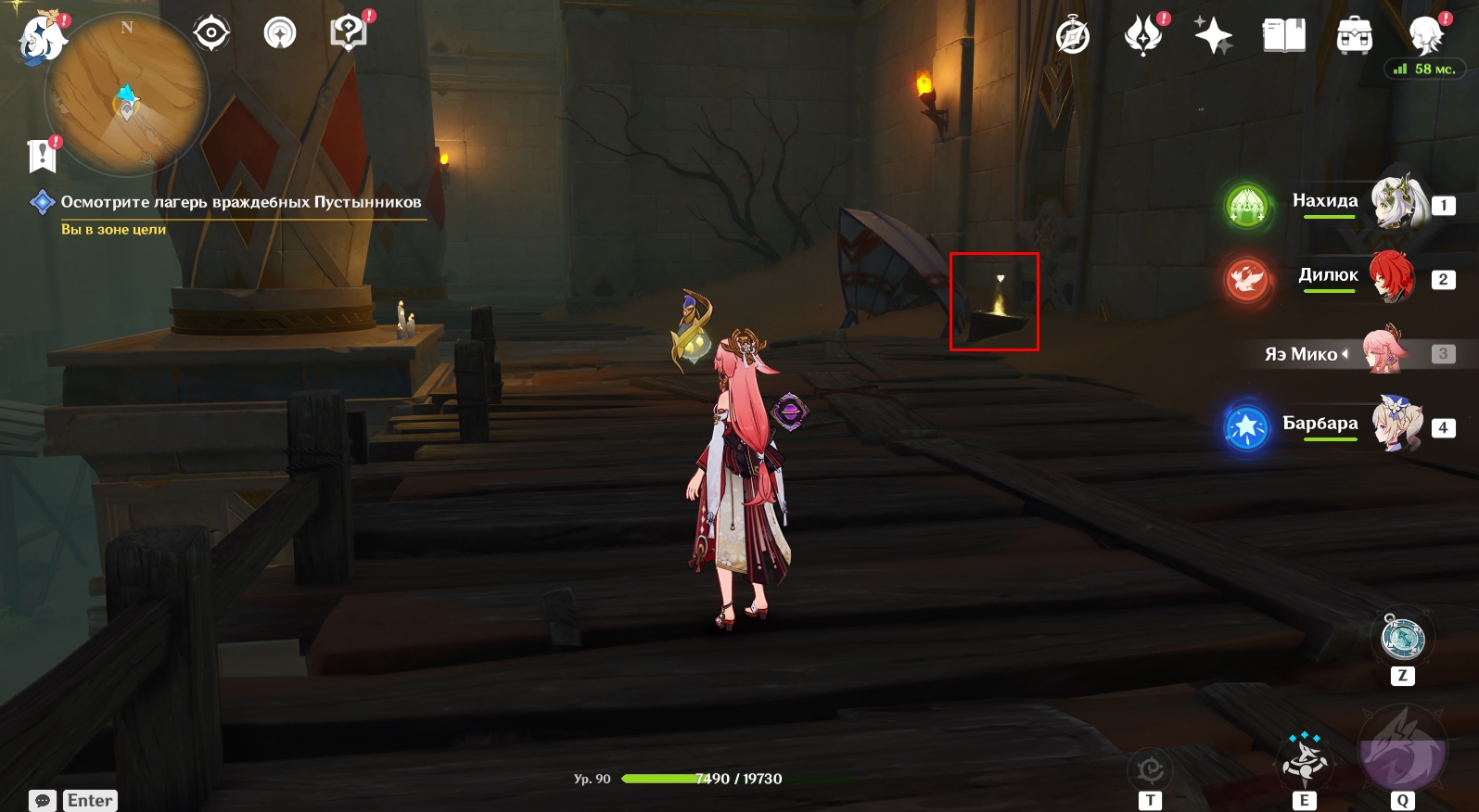Screen dimensions: 1479x812
Task: Open the character screen icon
Action: point(1424,36)
